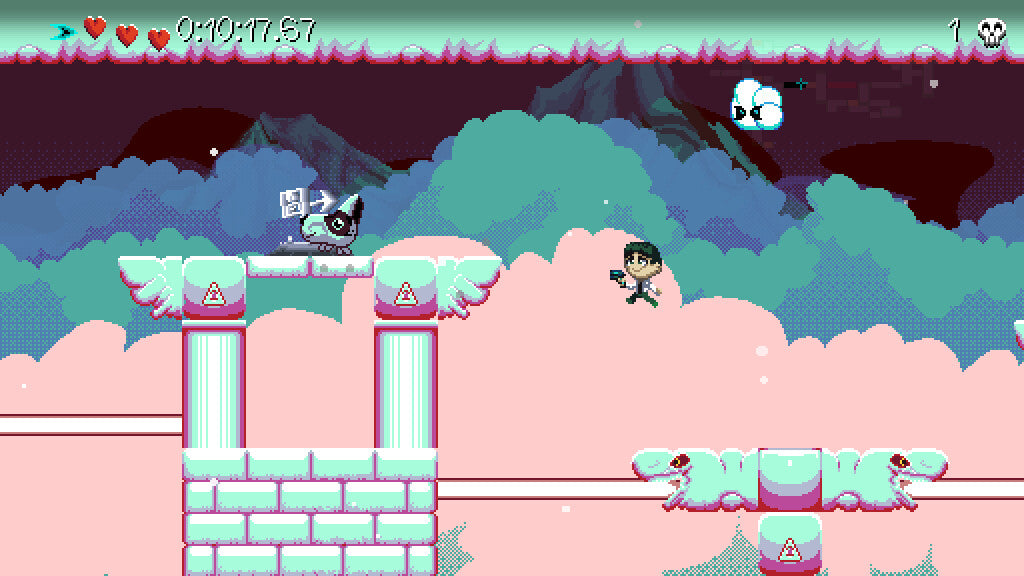Screen dimensions: 1024x576
Task: Click the blue arrow icon beside the hearts
Action: (63, 32)
